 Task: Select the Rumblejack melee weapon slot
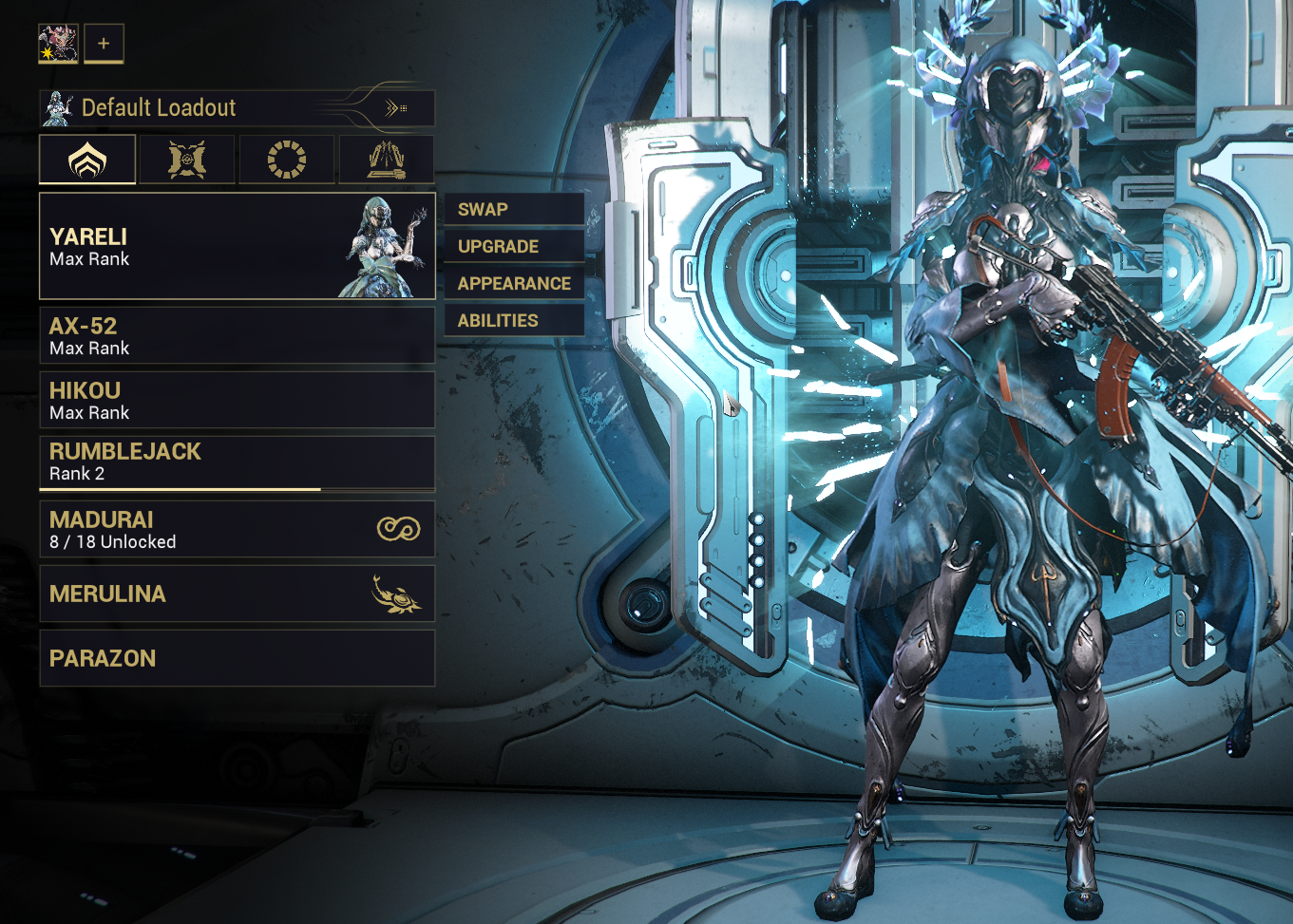(x=237, y=462)
